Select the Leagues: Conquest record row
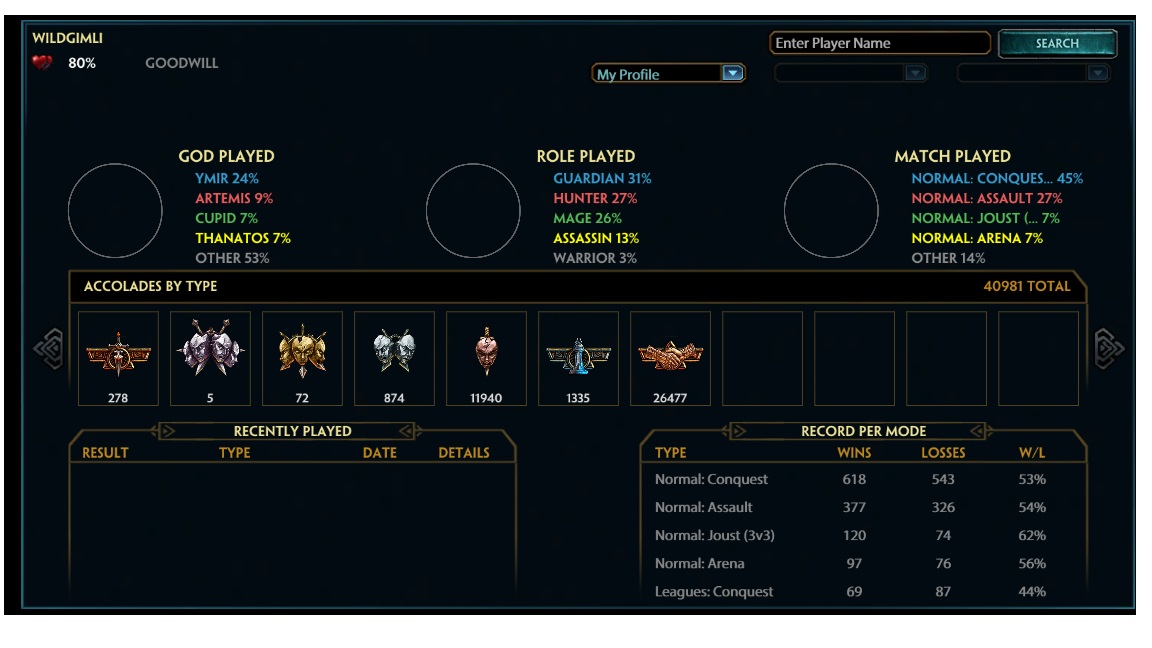 click(x=862, y=591)
